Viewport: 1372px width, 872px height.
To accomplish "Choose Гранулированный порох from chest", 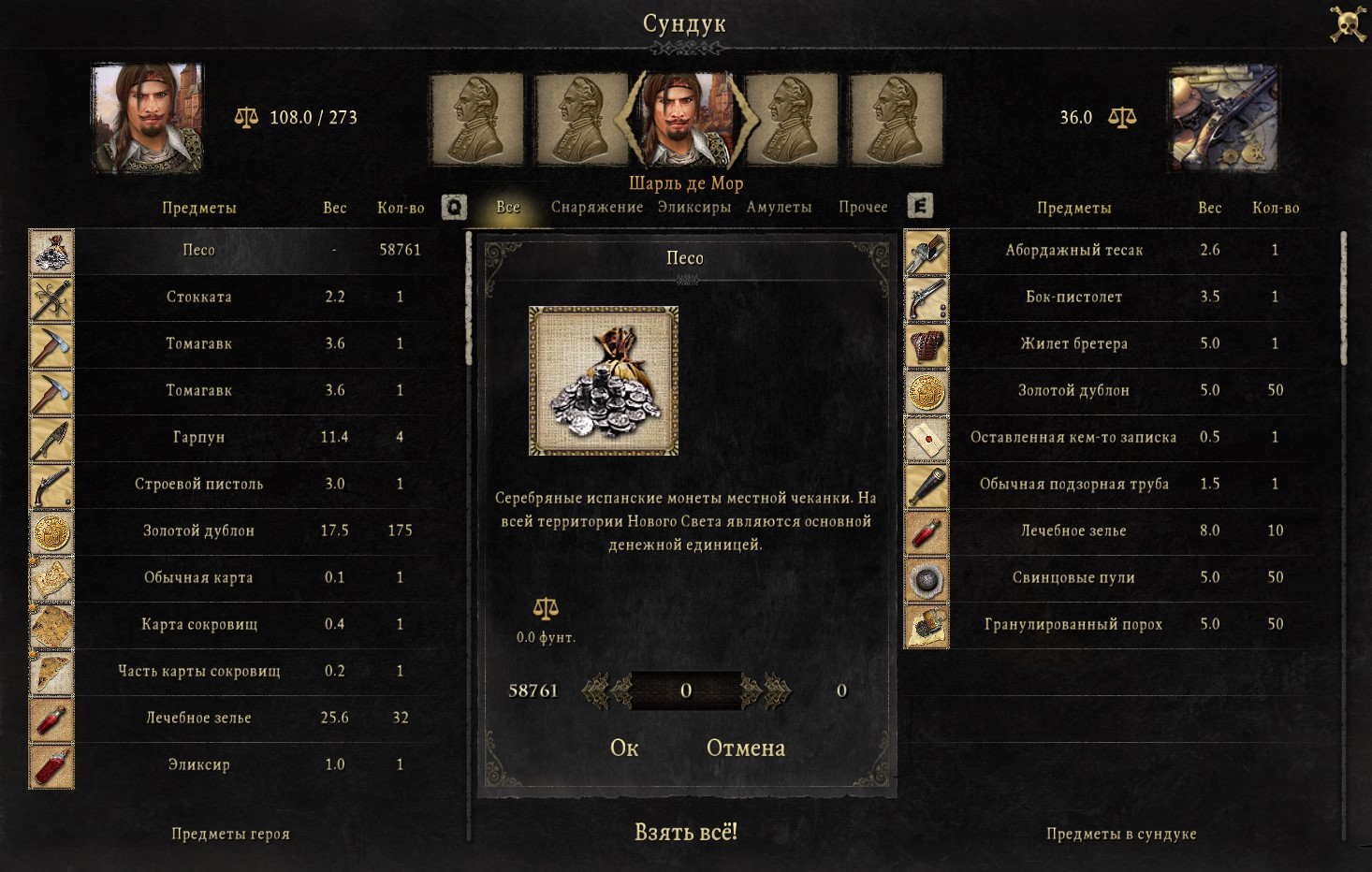I will pos(1073,624).
